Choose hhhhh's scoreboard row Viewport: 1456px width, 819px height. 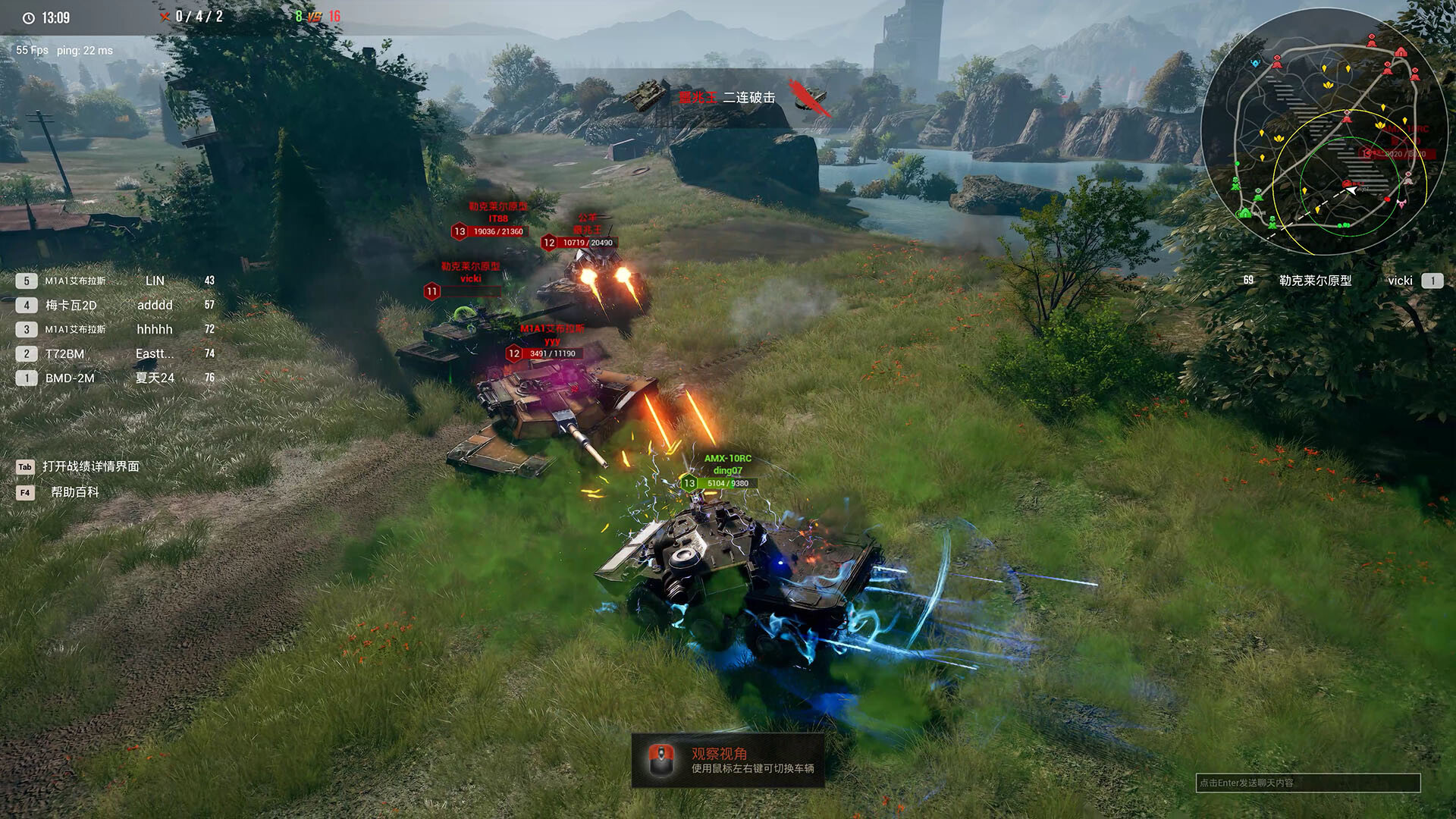tap(114, 329)
